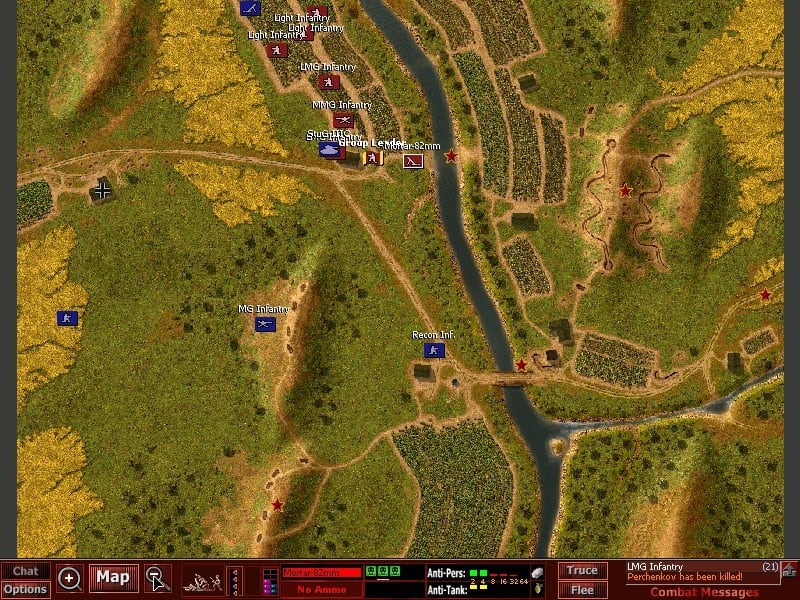Screen dimensions: 800x600
Task: Select the StuG IIIG tank marker
Action: click(x=329, y=149)
